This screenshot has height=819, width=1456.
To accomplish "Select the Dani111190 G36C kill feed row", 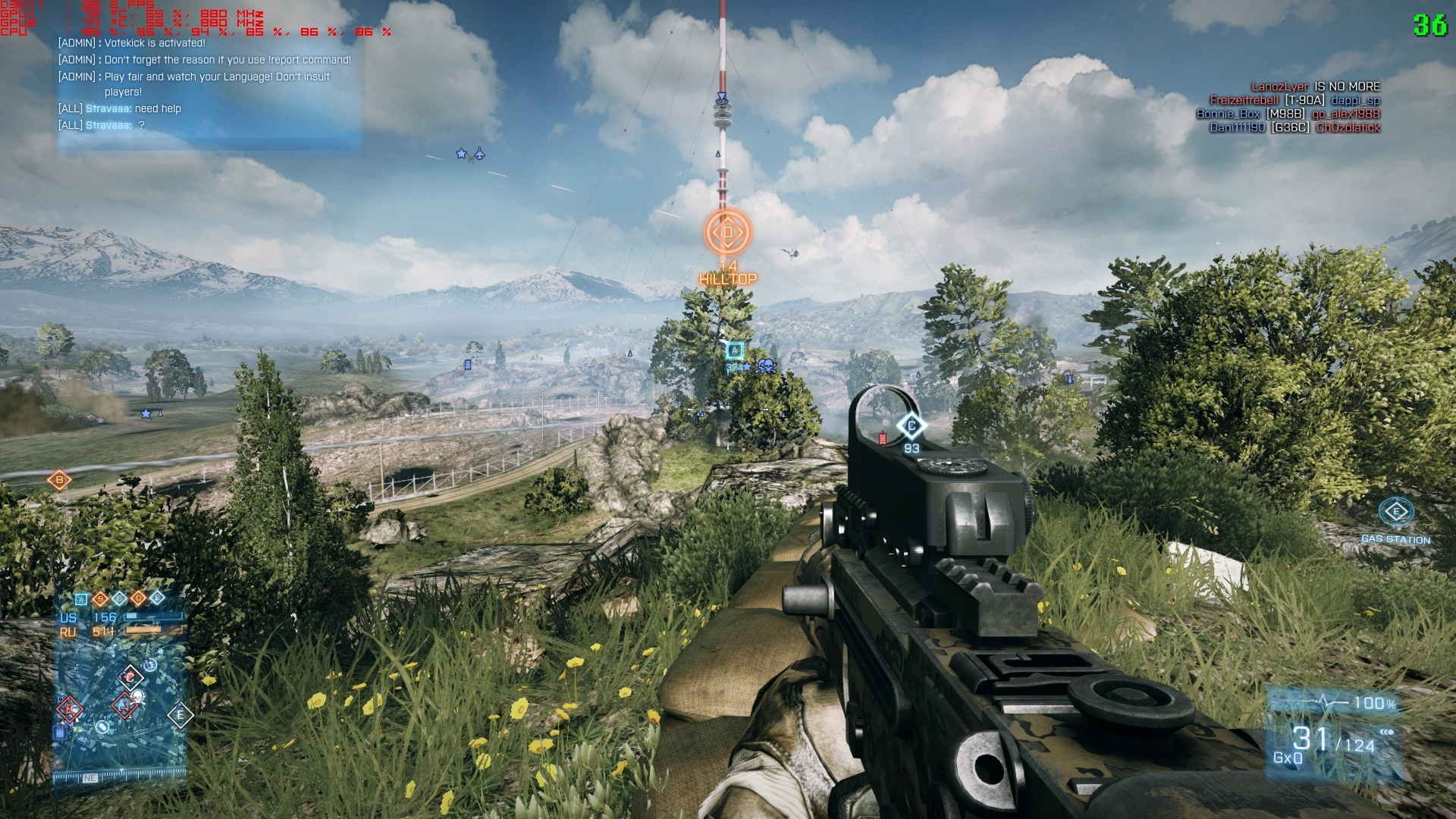I will [x=1294, y=127].
